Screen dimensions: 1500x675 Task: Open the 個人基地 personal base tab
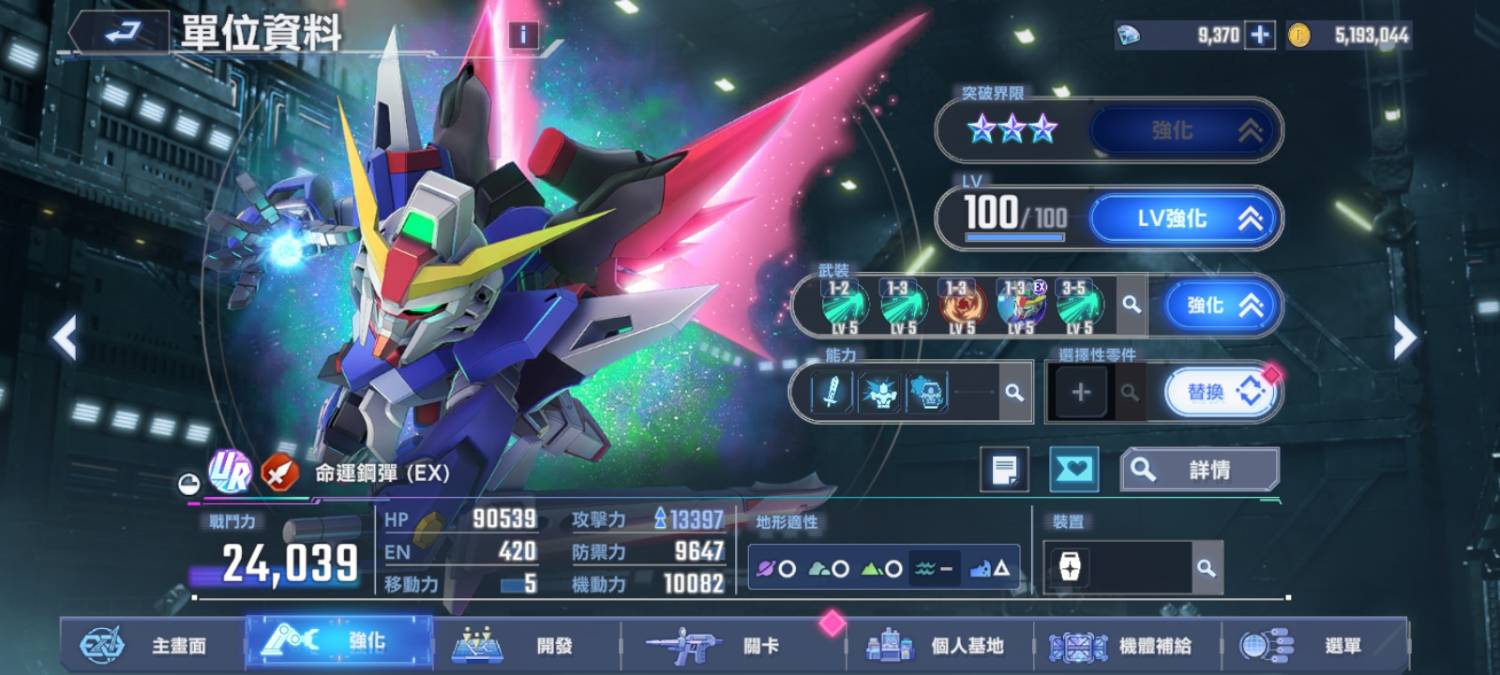click(940, 646)
